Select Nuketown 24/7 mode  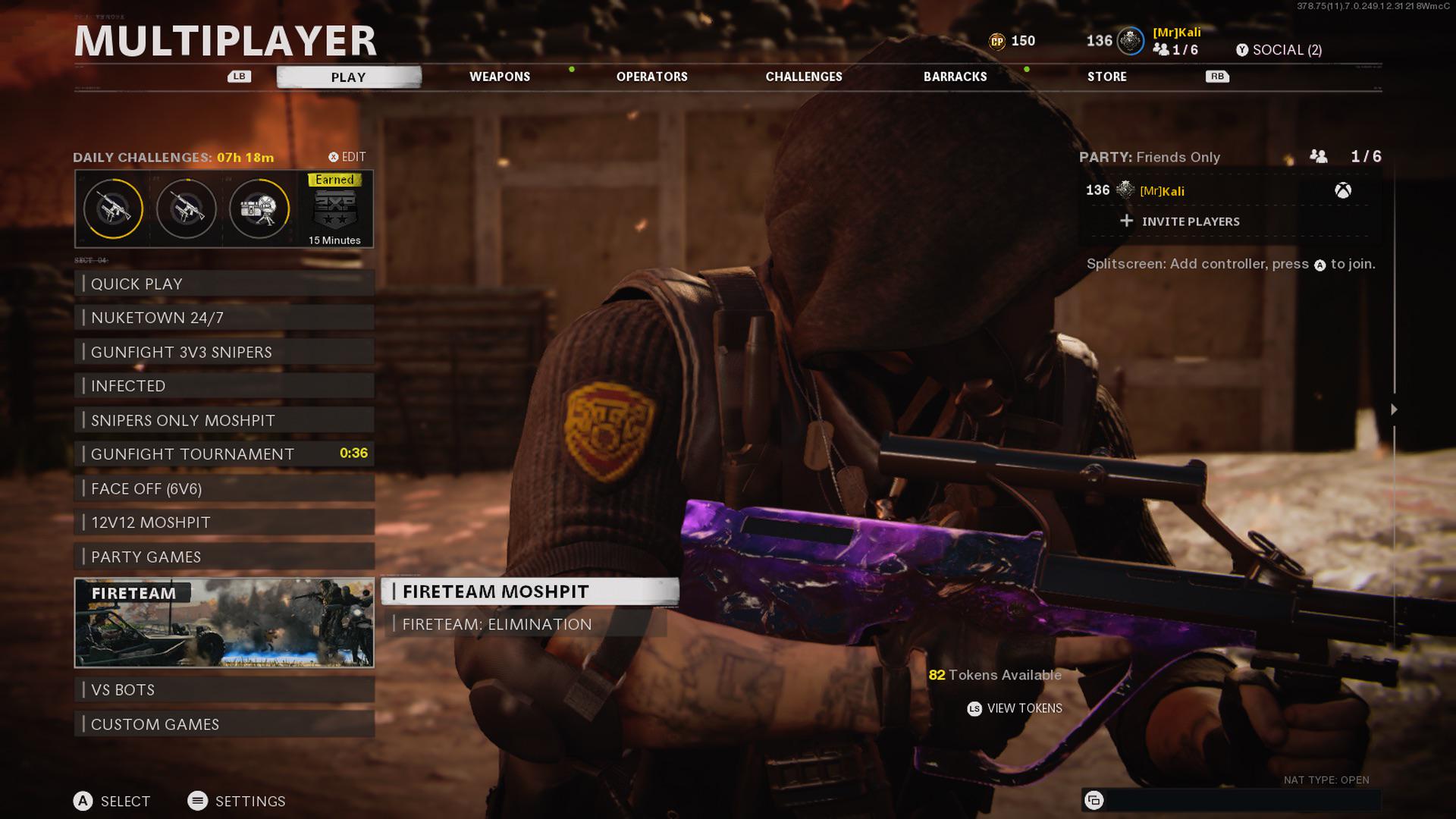pos(224,318)
